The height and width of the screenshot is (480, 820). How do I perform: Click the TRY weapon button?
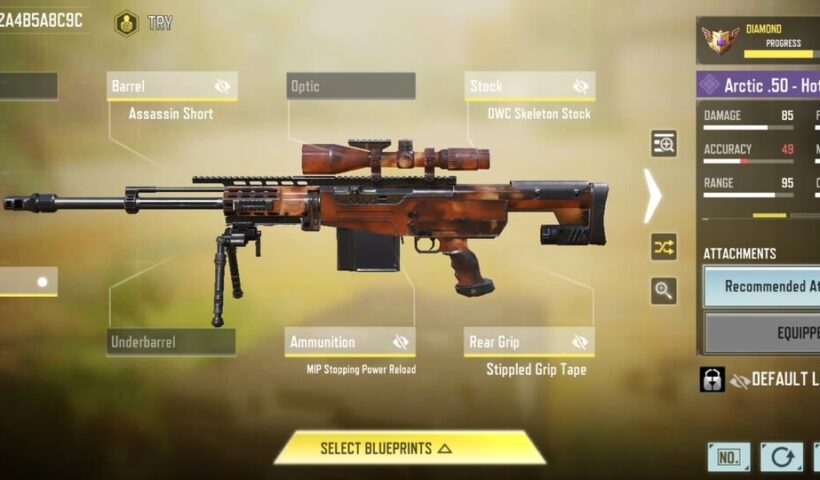(x=144, y=23)
